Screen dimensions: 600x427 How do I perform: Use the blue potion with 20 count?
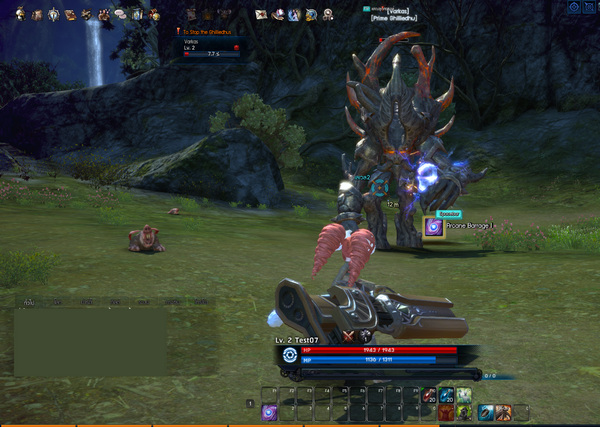click(x=446, y=396)
